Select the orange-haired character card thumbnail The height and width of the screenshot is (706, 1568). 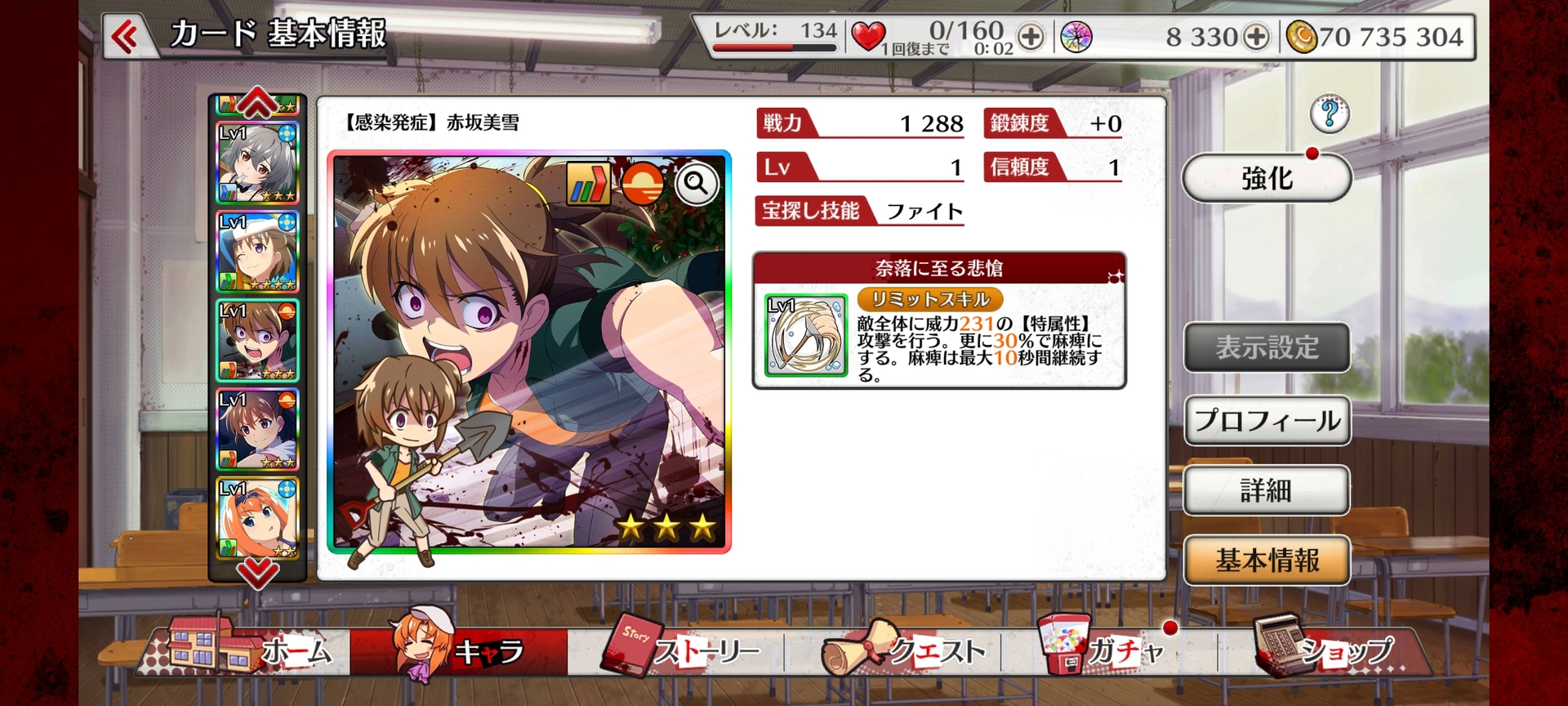[257, 518]
